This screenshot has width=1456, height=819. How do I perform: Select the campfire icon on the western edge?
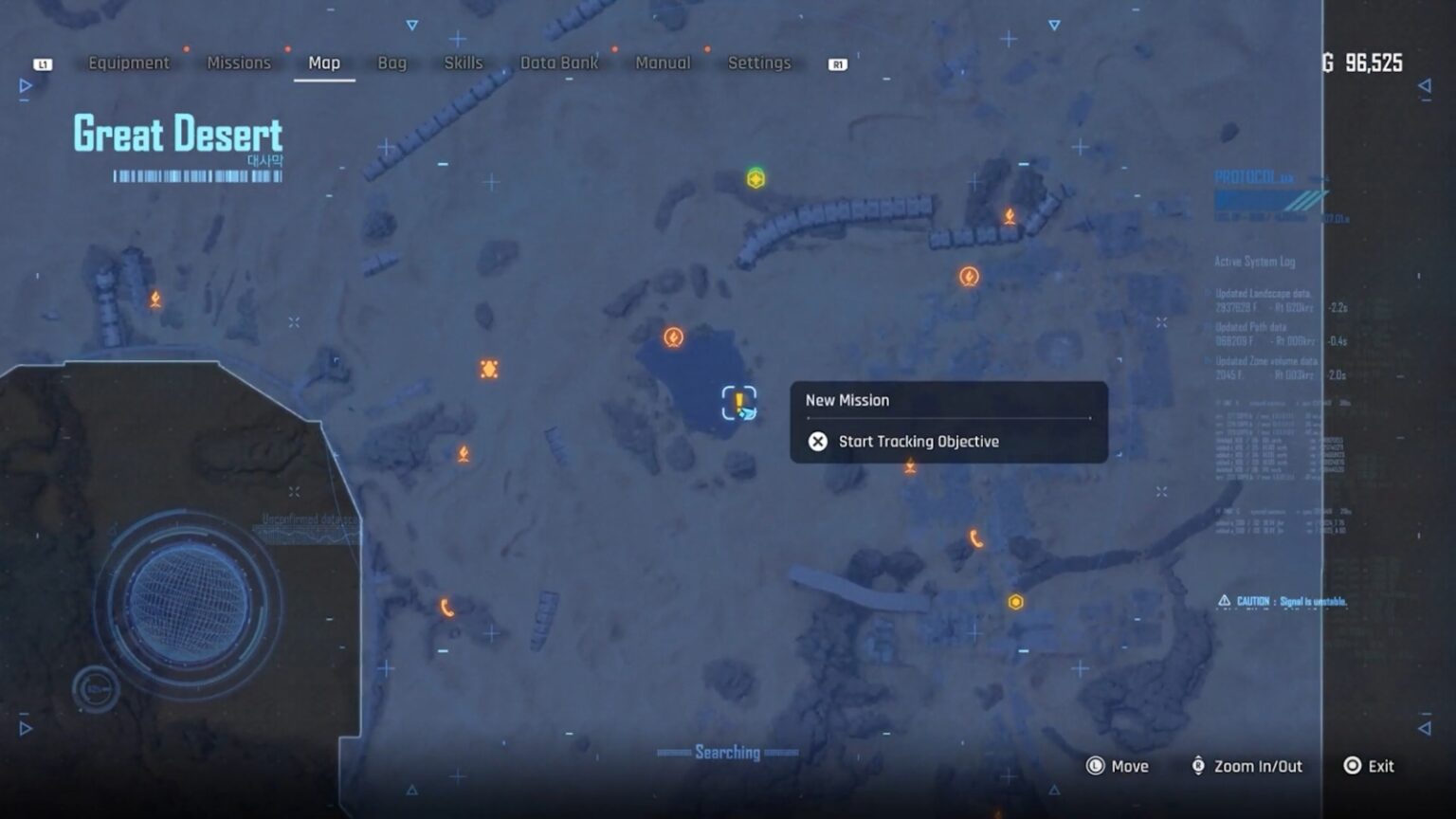click(x=155, y=298)
